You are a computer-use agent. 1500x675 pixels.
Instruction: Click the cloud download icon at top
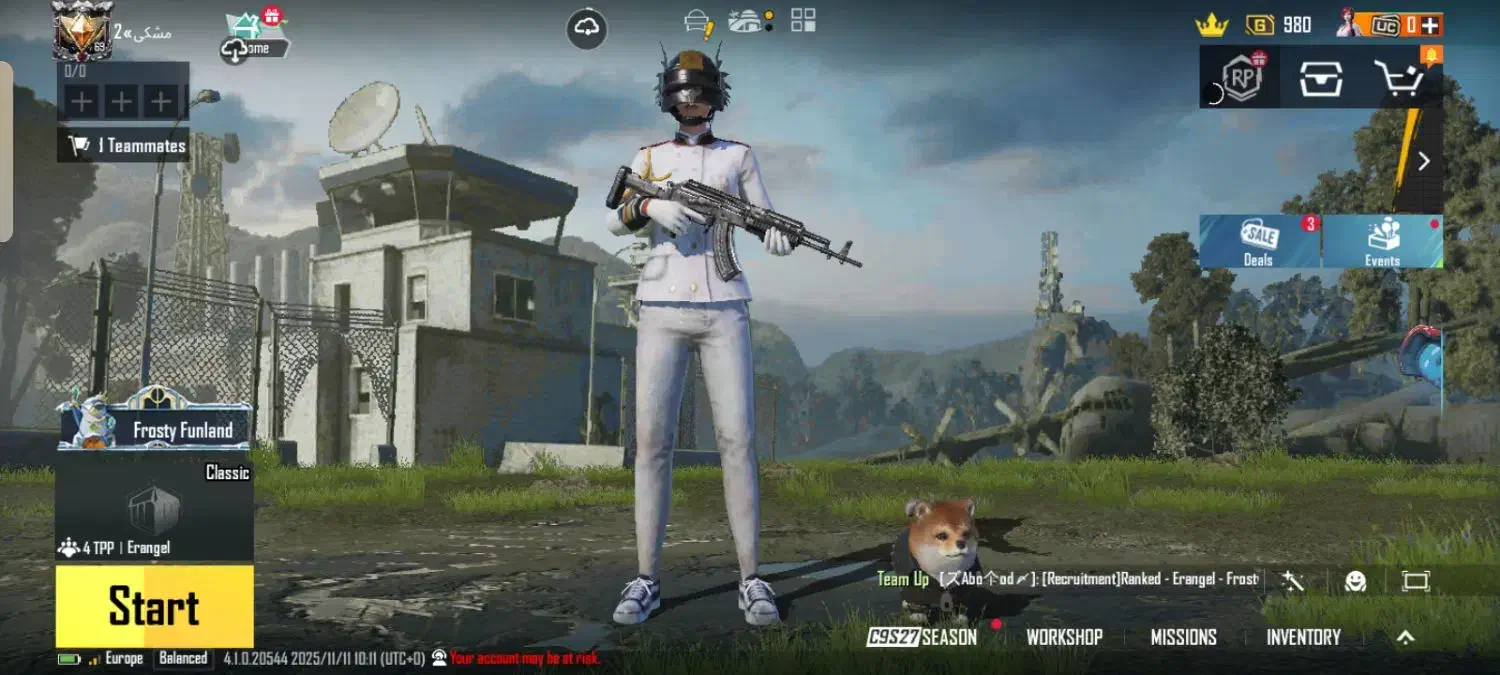tap(587, 29)
